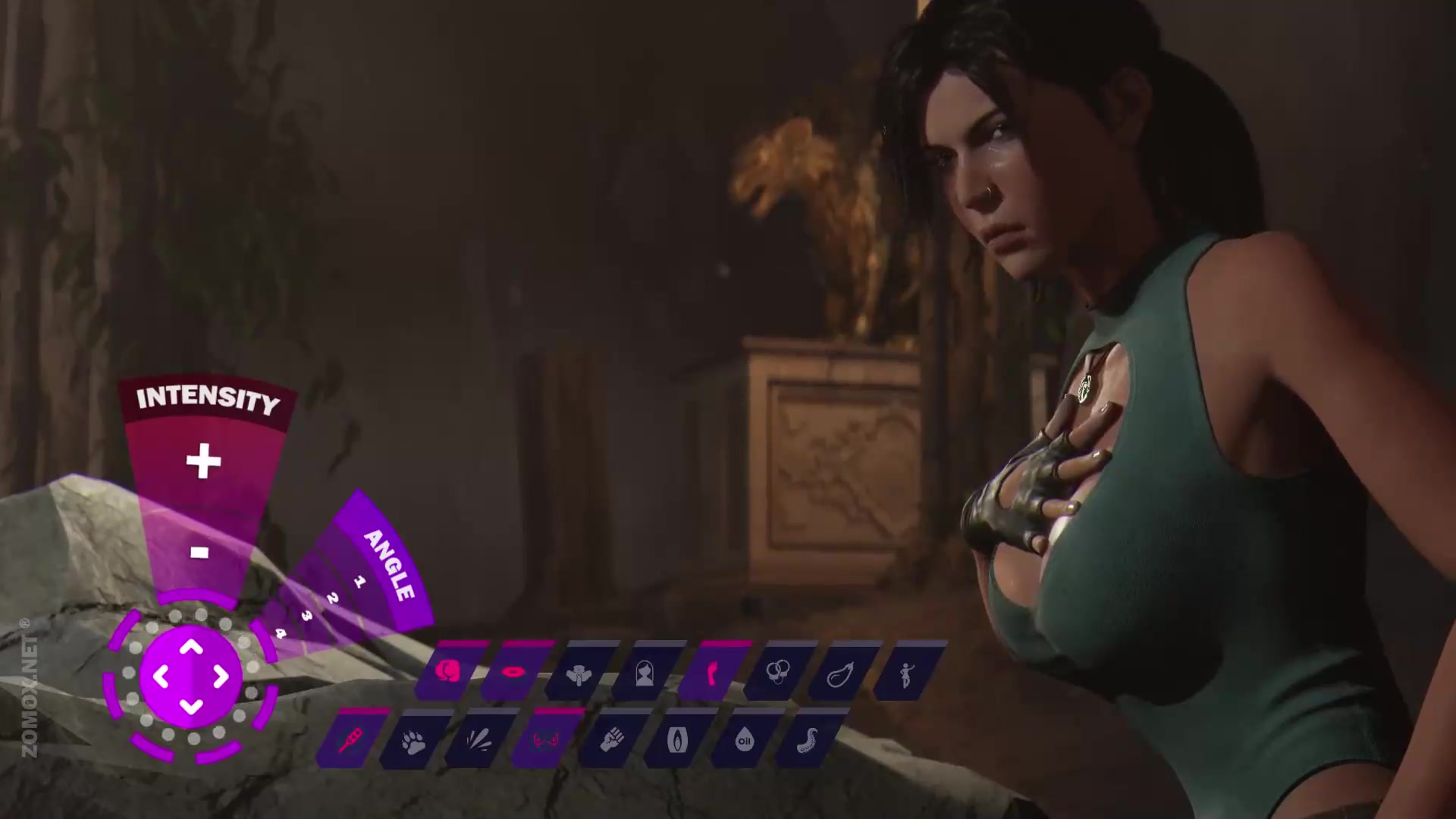Toggle the raised fist icon tile
Image resolution: width=1456 pixels, height=819 pixels.
pyautogui.click(x=611, y=739)
